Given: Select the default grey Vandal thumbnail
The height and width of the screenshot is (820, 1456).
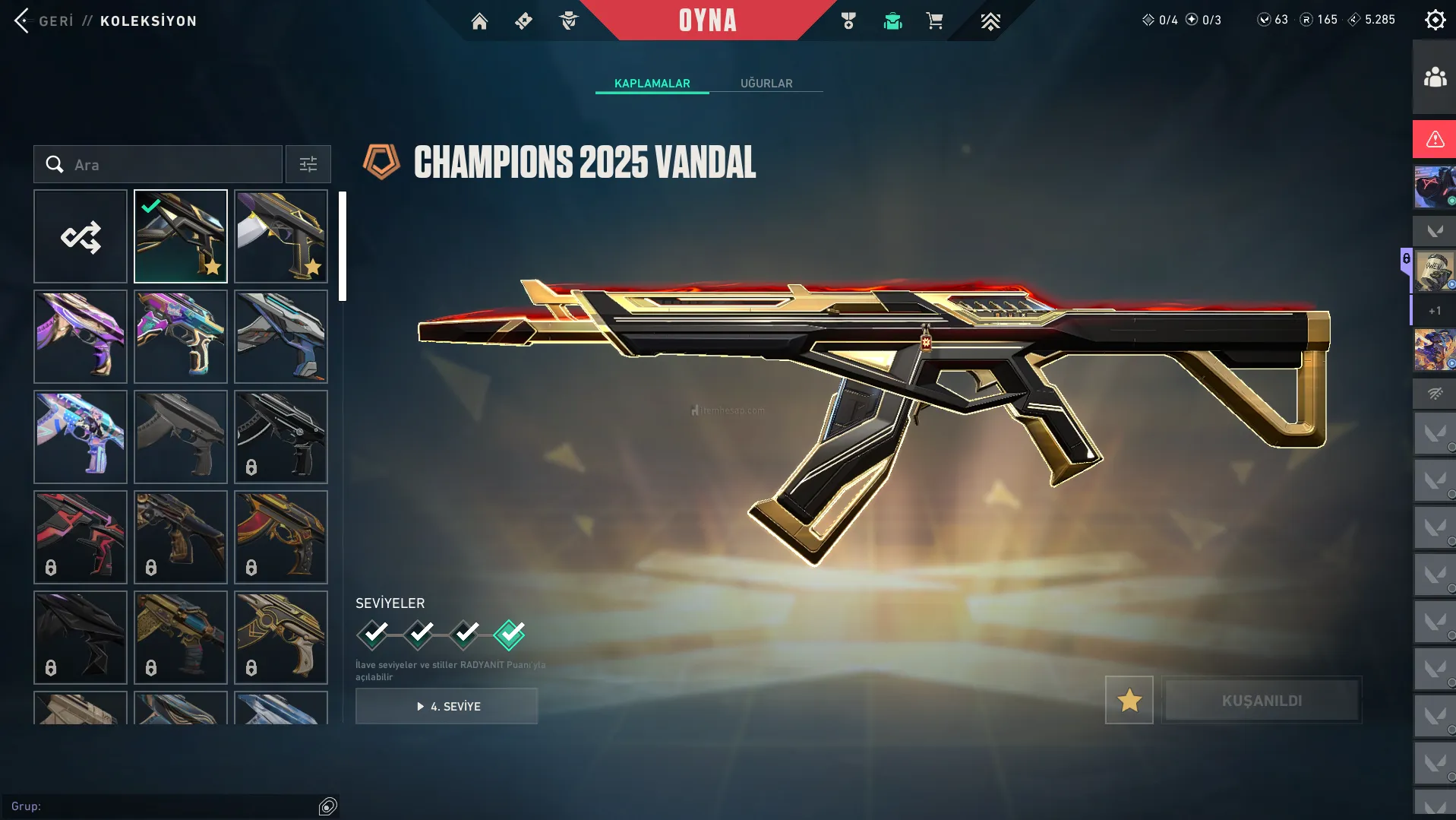Looking at the screenshot, I should point(181,437).
